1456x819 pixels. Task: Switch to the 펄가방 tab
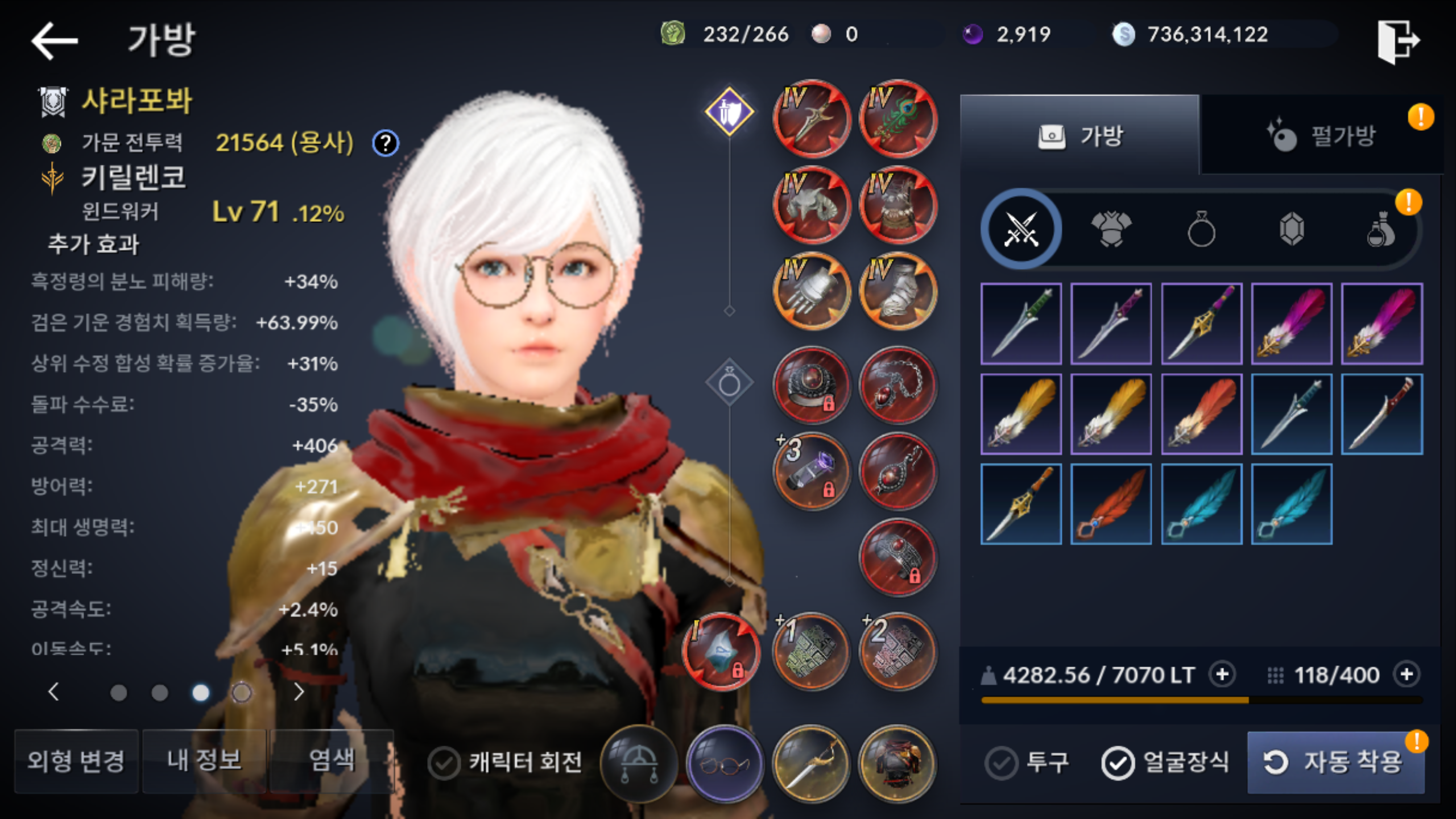pos(1321,136)
